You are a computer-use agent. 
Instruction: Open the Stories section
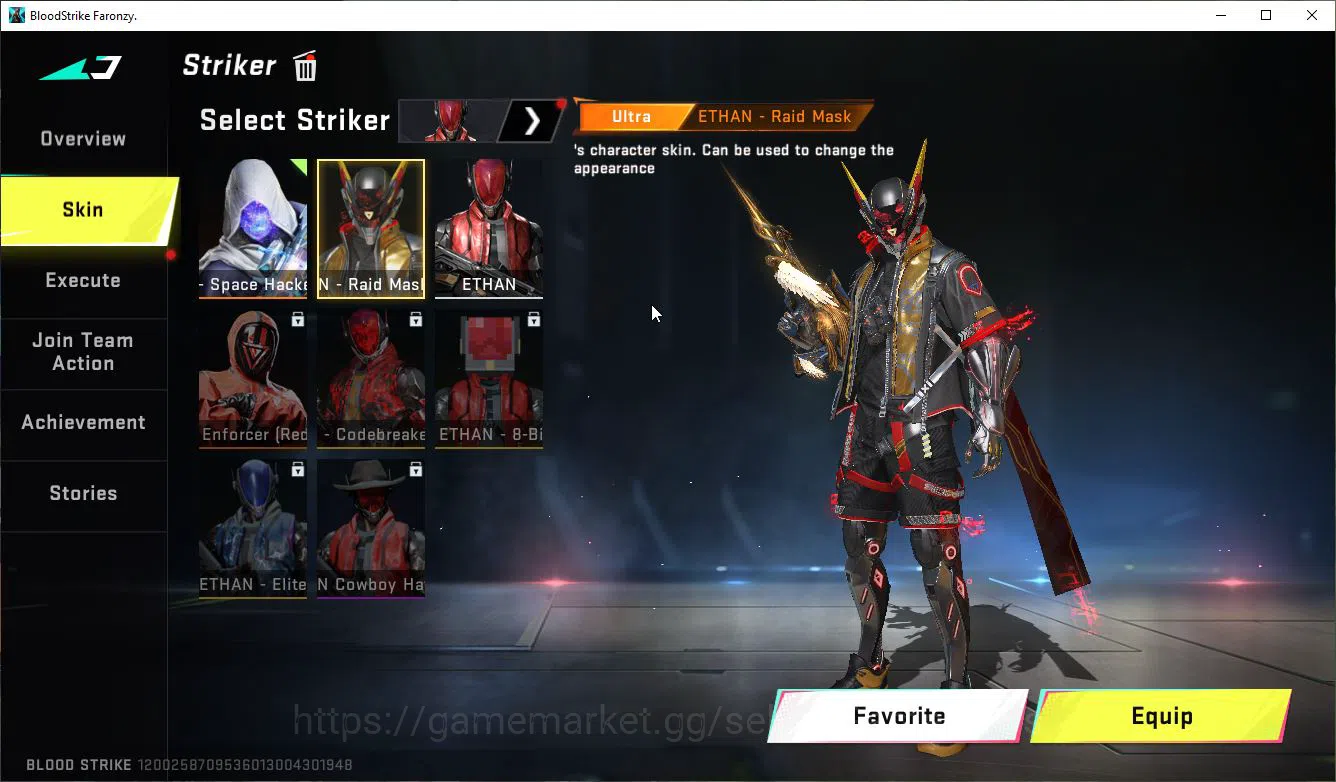tap(83, 492)
